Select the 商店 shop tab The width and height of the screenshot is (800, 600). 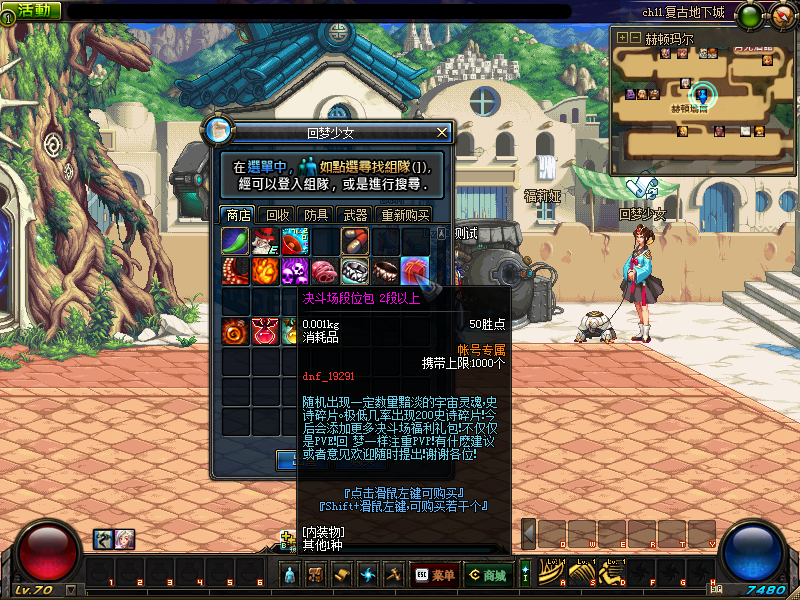pyautogui.click(x=238, y=214)
